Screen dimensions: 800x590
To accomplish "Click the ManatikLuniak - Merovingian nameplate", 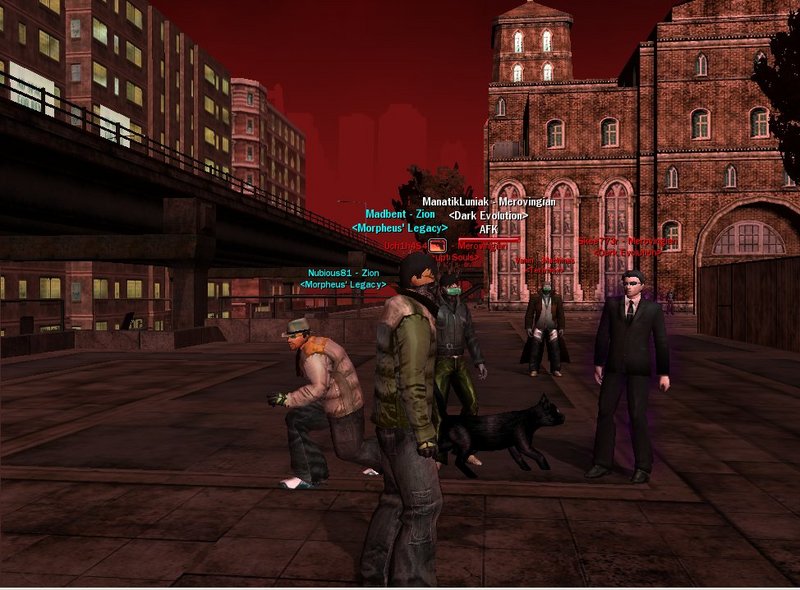I will point(488,202).
